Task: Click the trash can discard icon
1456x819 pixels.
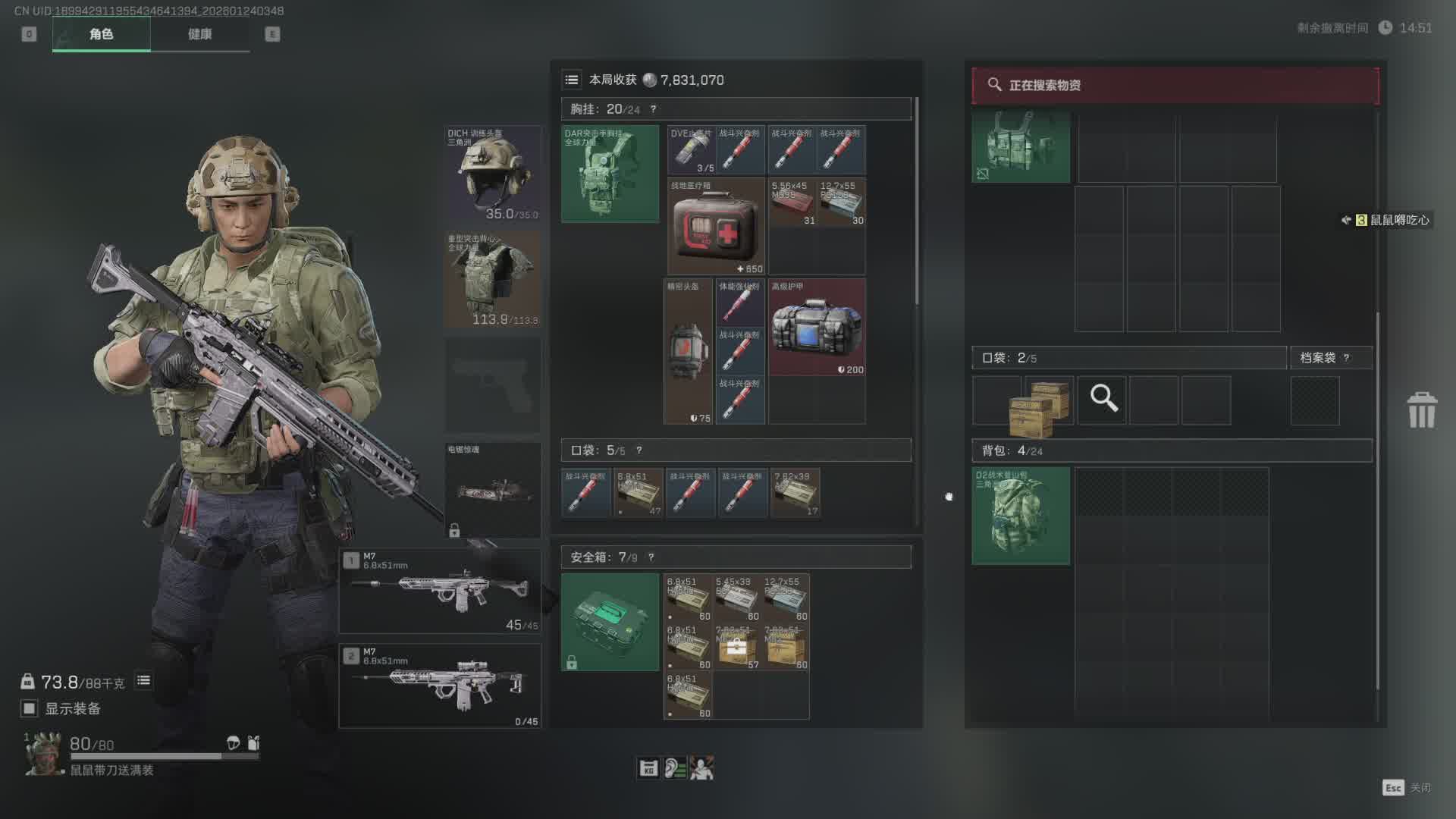Action: 1422,410
